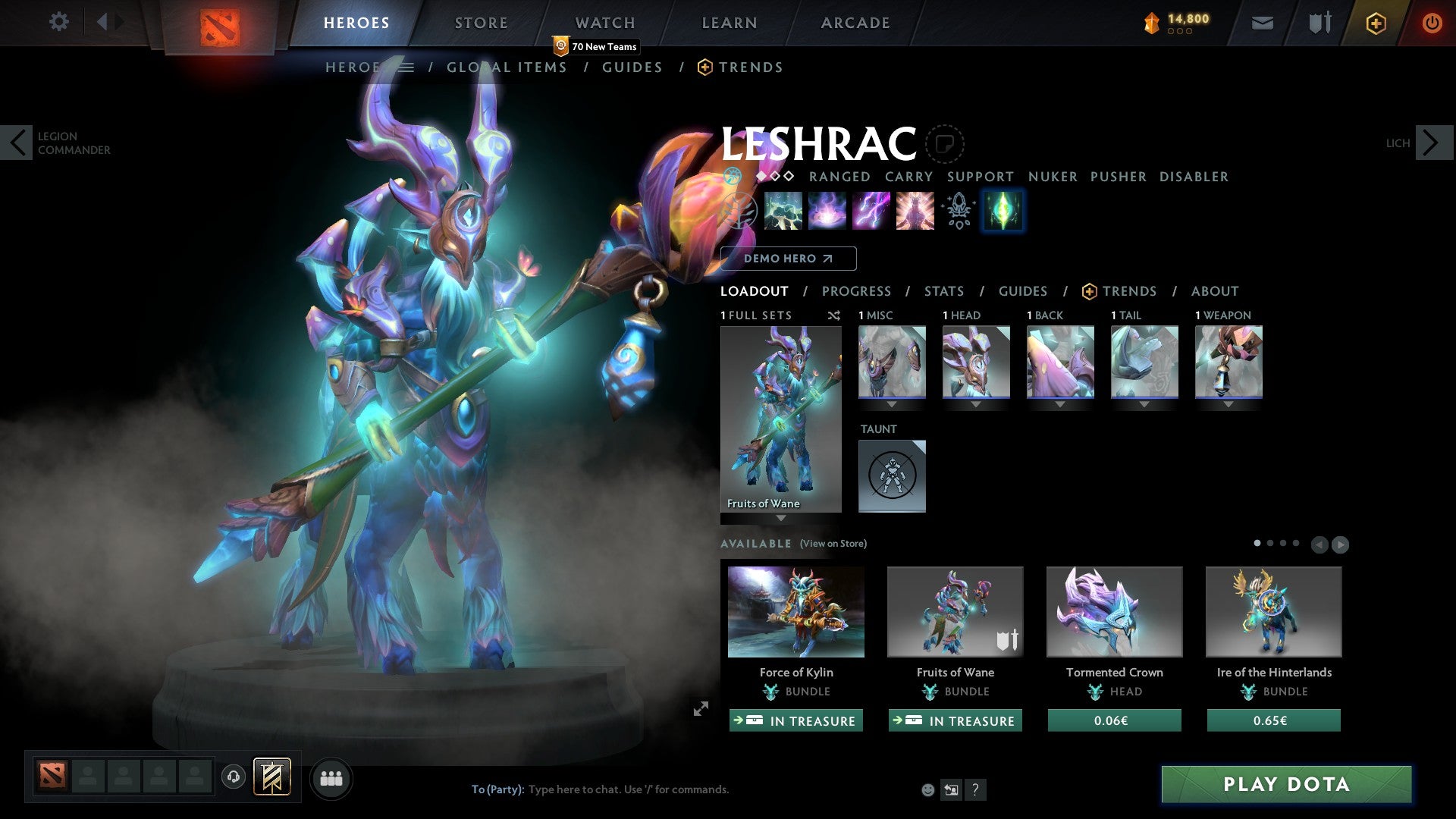Open party settings with the group icon
1456x819 pixels.
tap(331, 777)
